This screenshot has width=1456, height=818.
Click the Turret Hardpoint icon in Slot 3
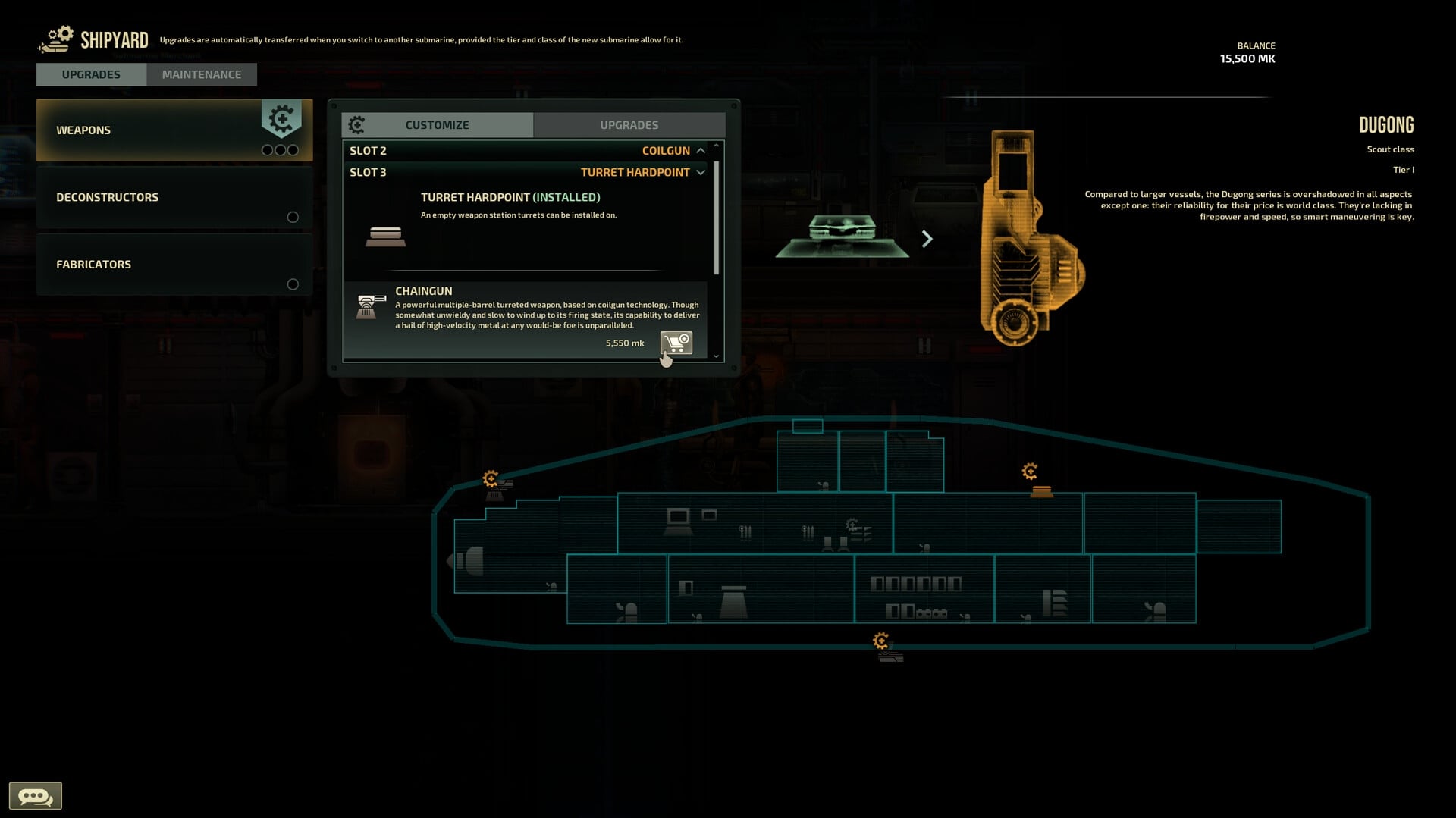[386, 236]
